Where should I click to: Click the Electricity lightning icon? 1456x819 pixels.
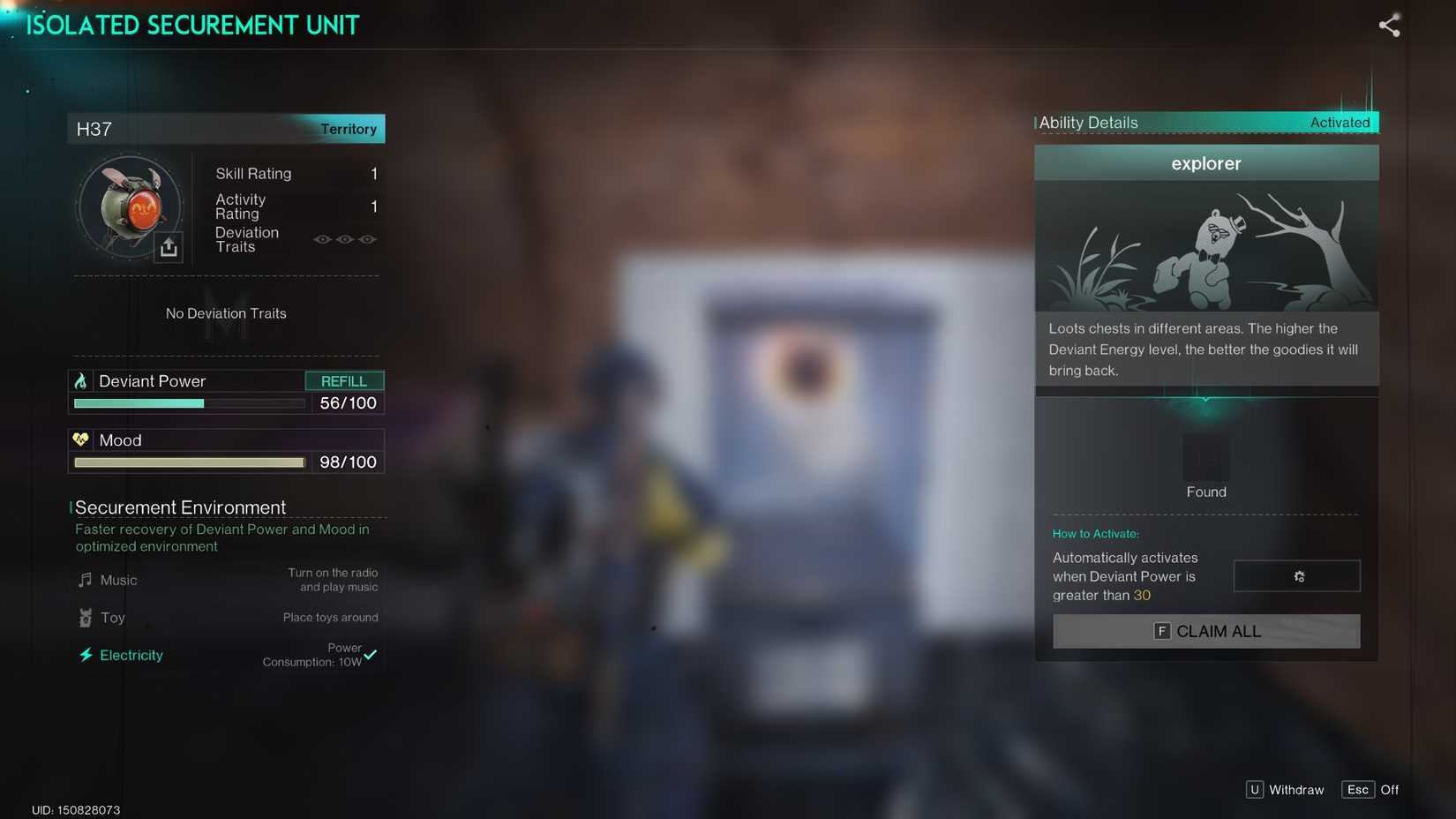click(x=85, y=655)
